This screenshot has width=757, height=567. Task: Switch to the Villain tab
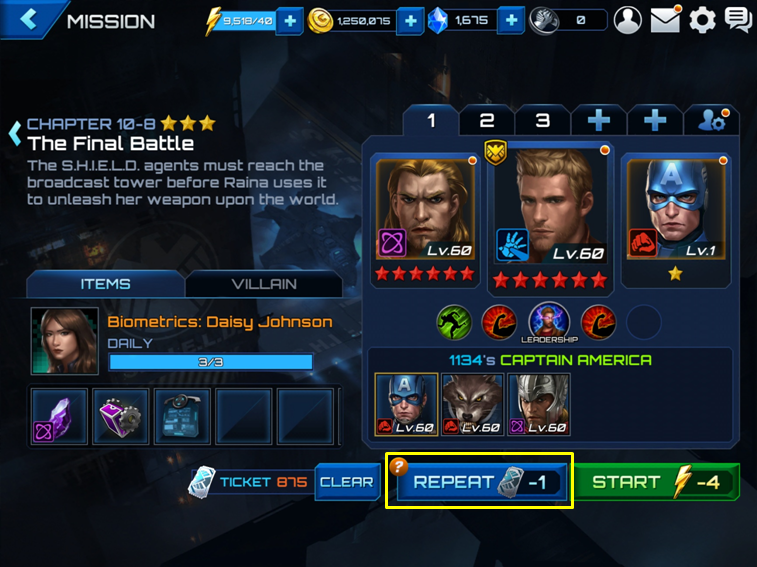click(x=264, y=284)
